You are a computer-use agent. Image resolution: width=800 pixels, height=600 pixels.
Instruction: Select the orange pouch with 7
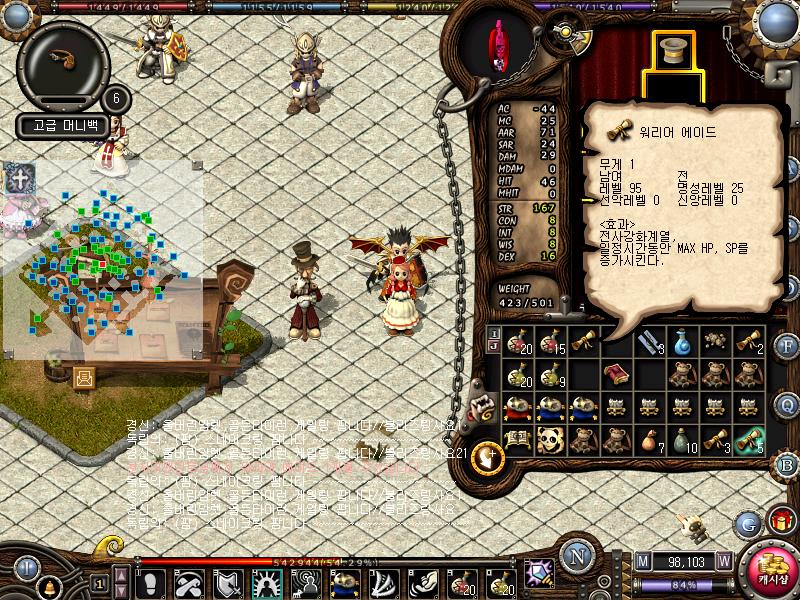(x=648, y=439)
